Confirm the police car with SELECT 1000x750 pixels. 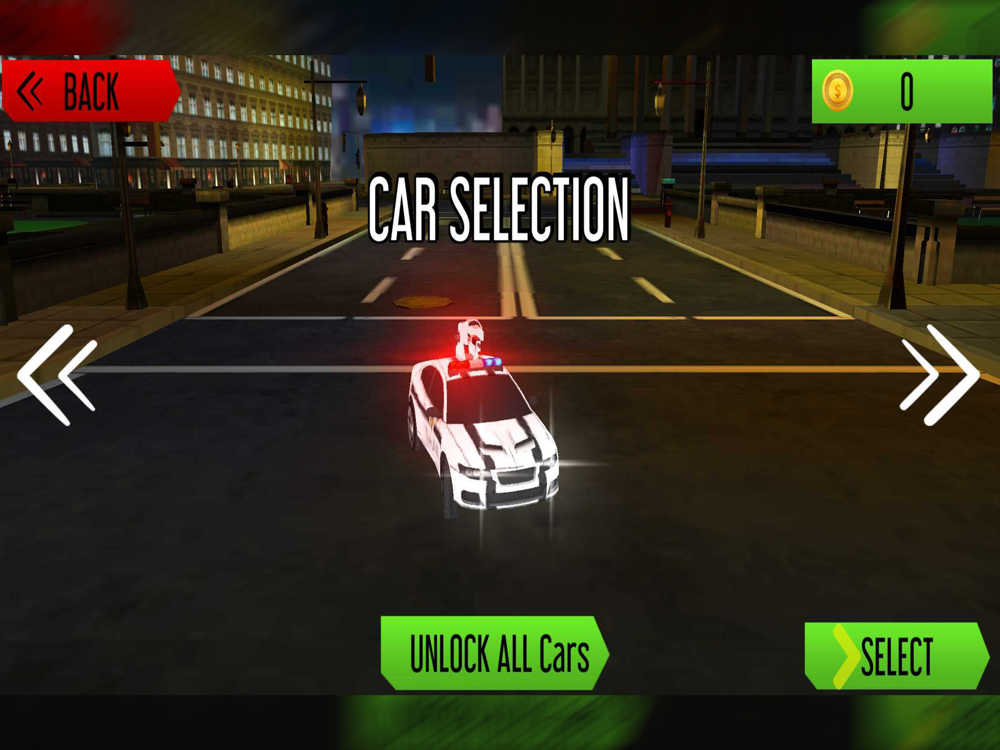[x=896, y=656]
